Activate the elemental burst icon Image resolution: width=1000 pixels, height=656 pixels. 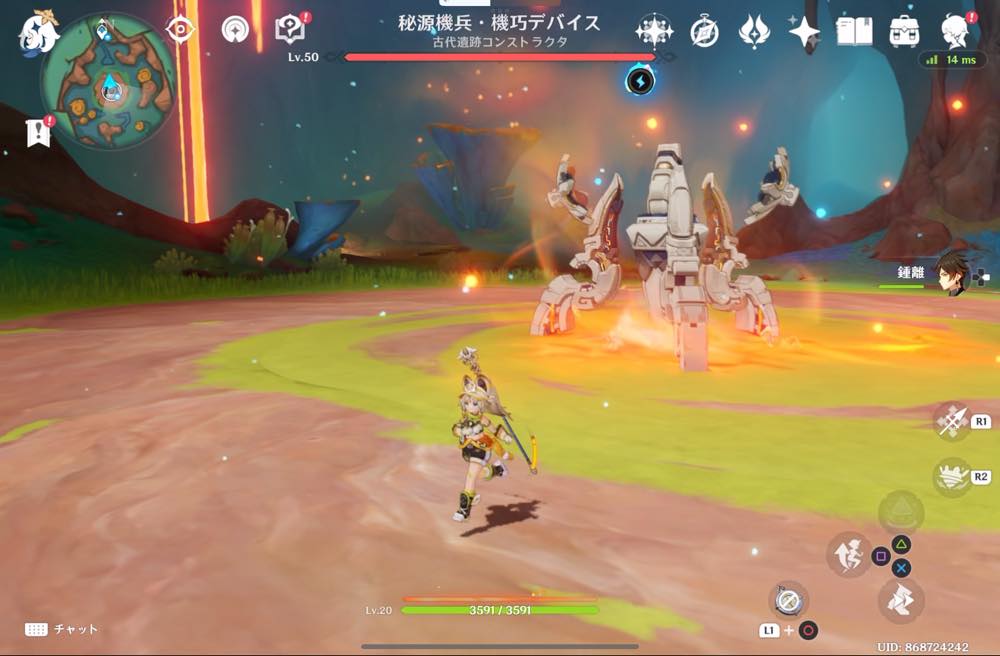[952, 476]
